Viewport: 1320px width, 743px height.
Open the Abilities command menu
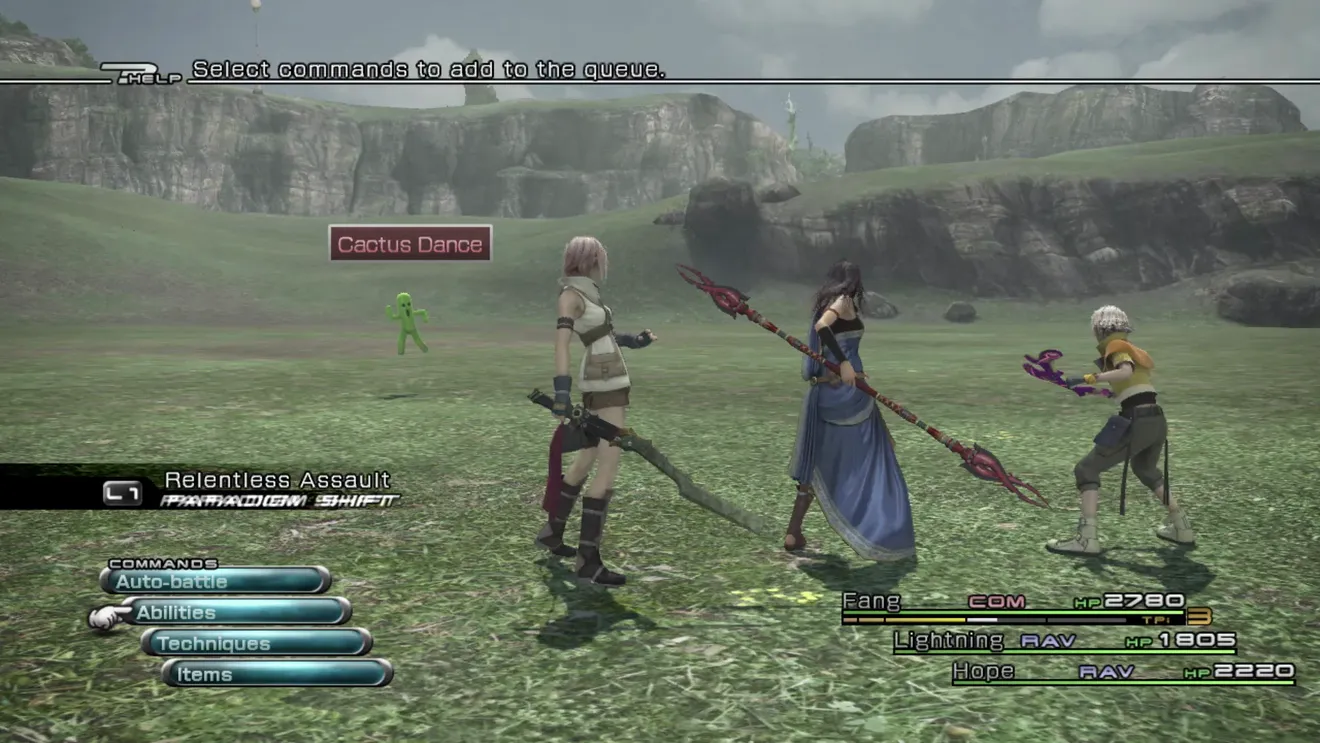[x=236, y=612]
